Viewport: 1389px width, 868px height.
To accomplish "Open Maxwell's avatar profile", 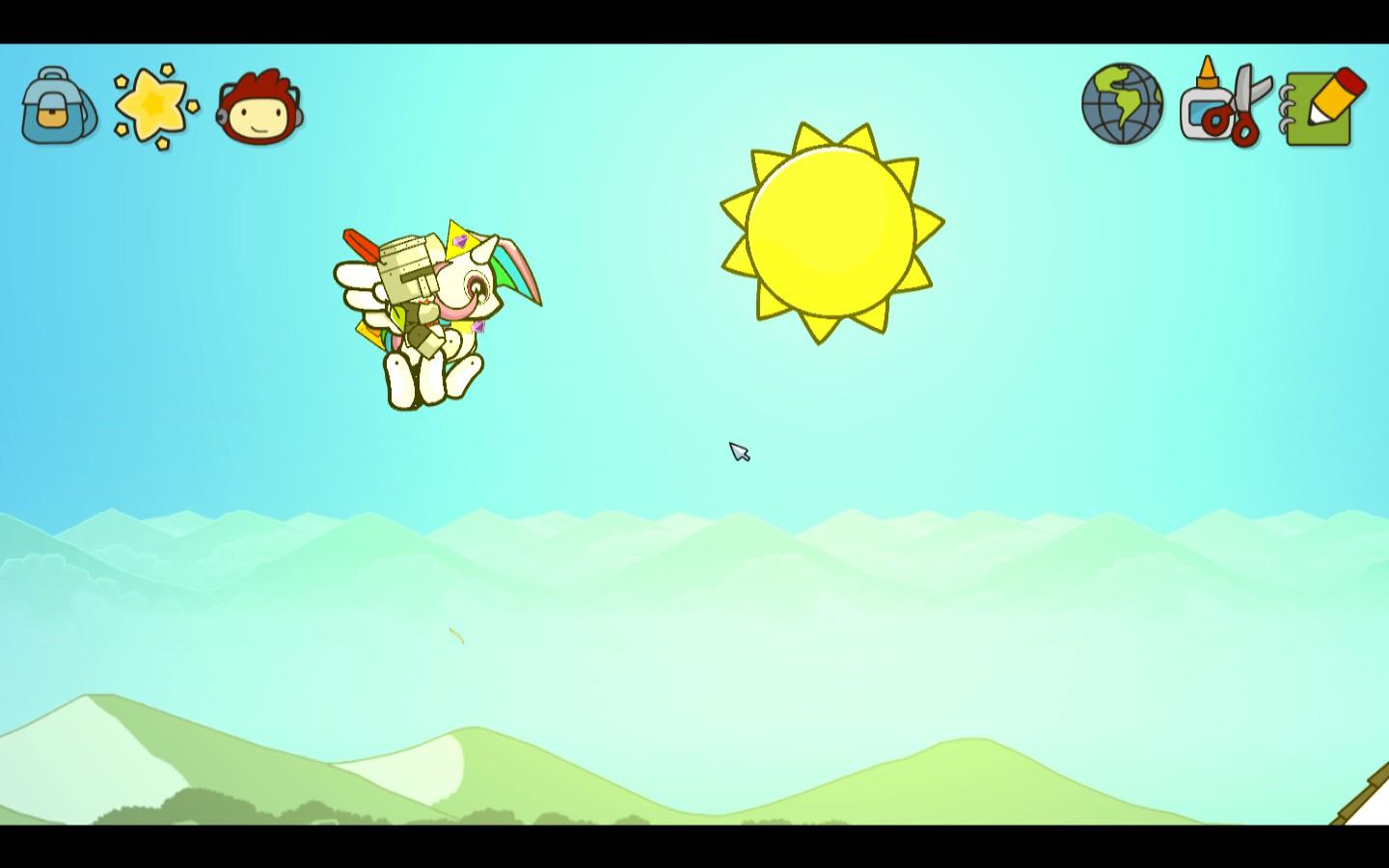I will [x=258, y=108].
